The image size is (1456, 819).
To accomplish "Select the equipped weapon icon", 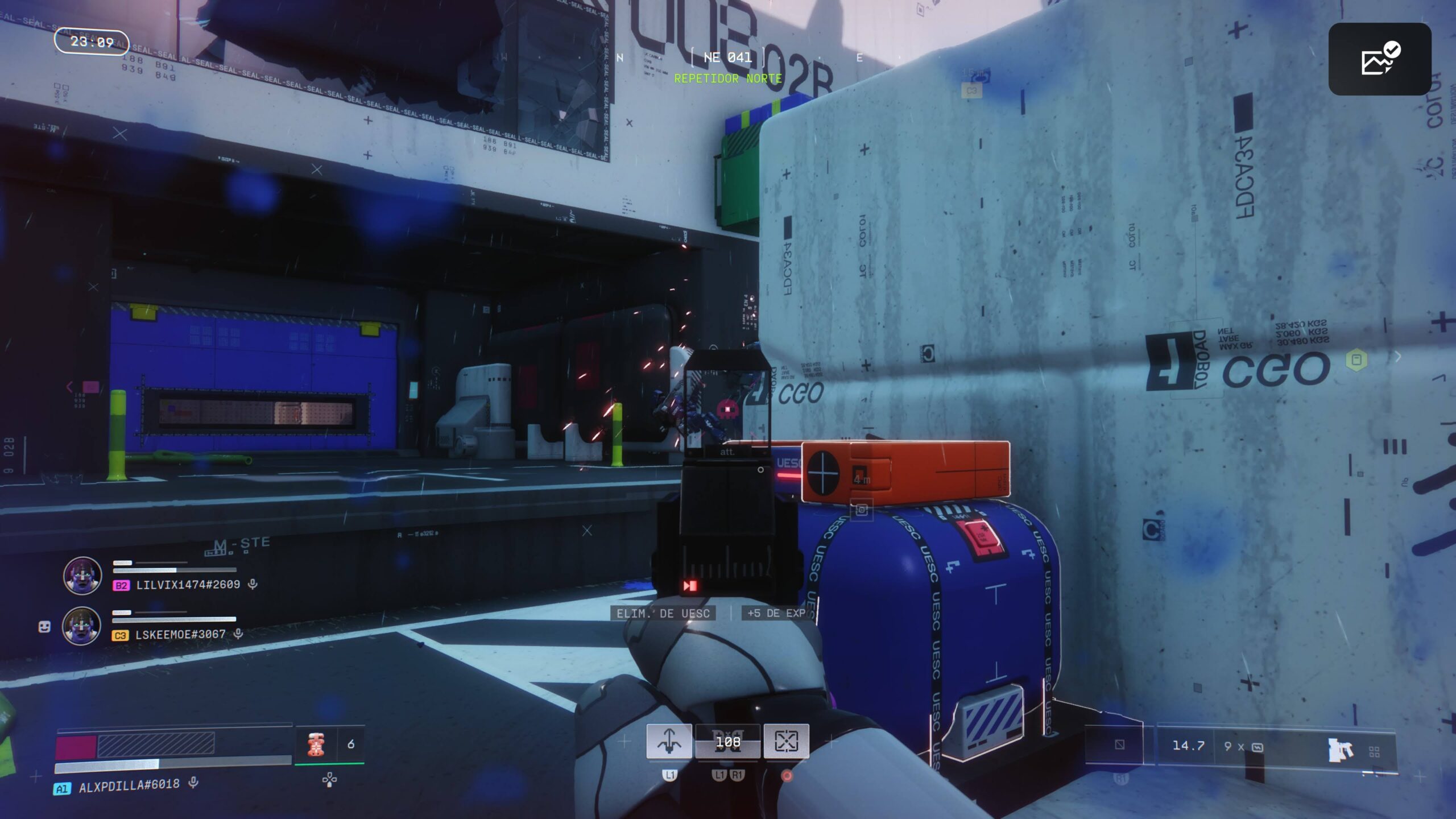I will pos(1340,750).
